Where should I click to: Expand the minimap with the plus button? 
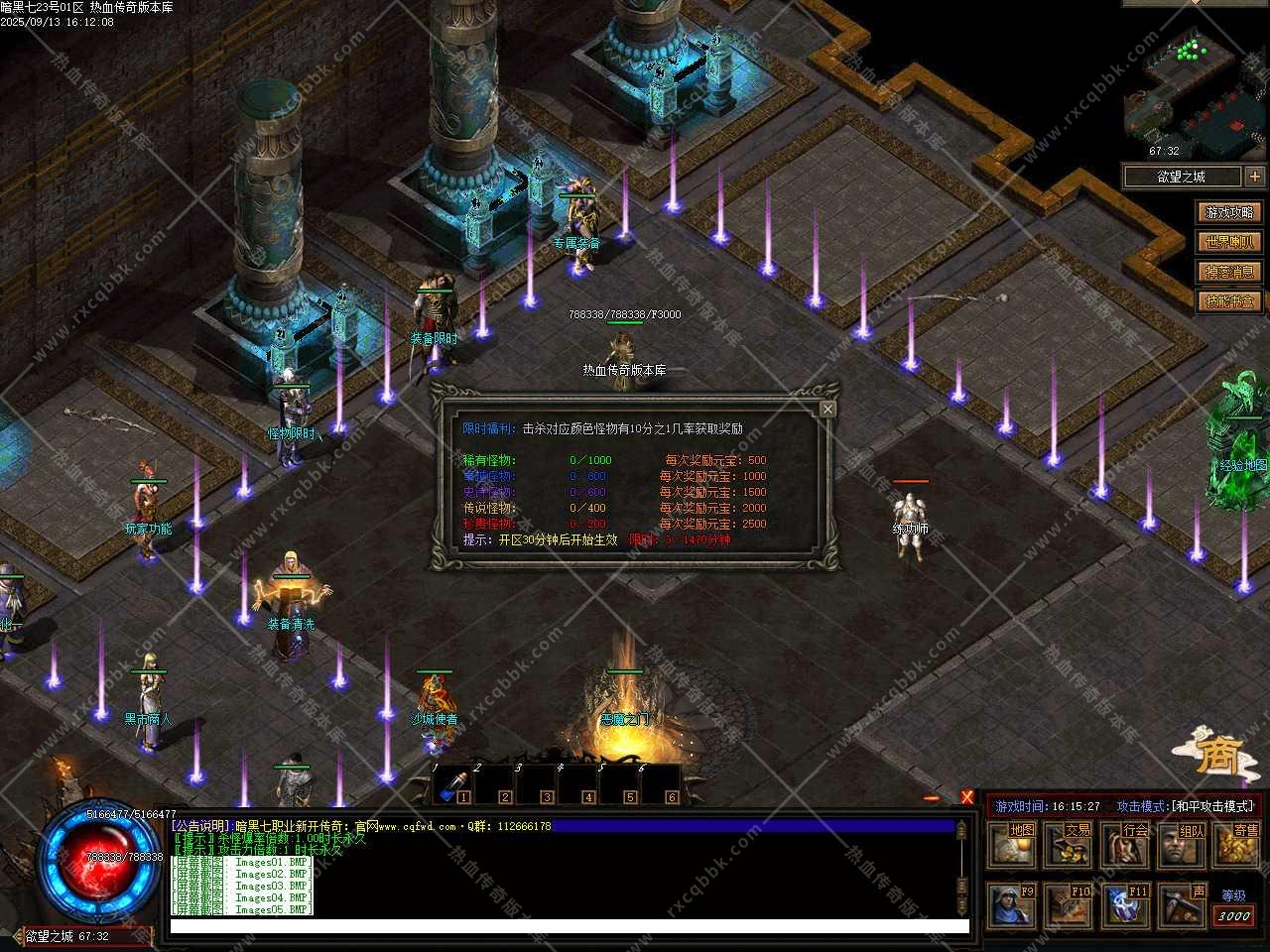1255,177
